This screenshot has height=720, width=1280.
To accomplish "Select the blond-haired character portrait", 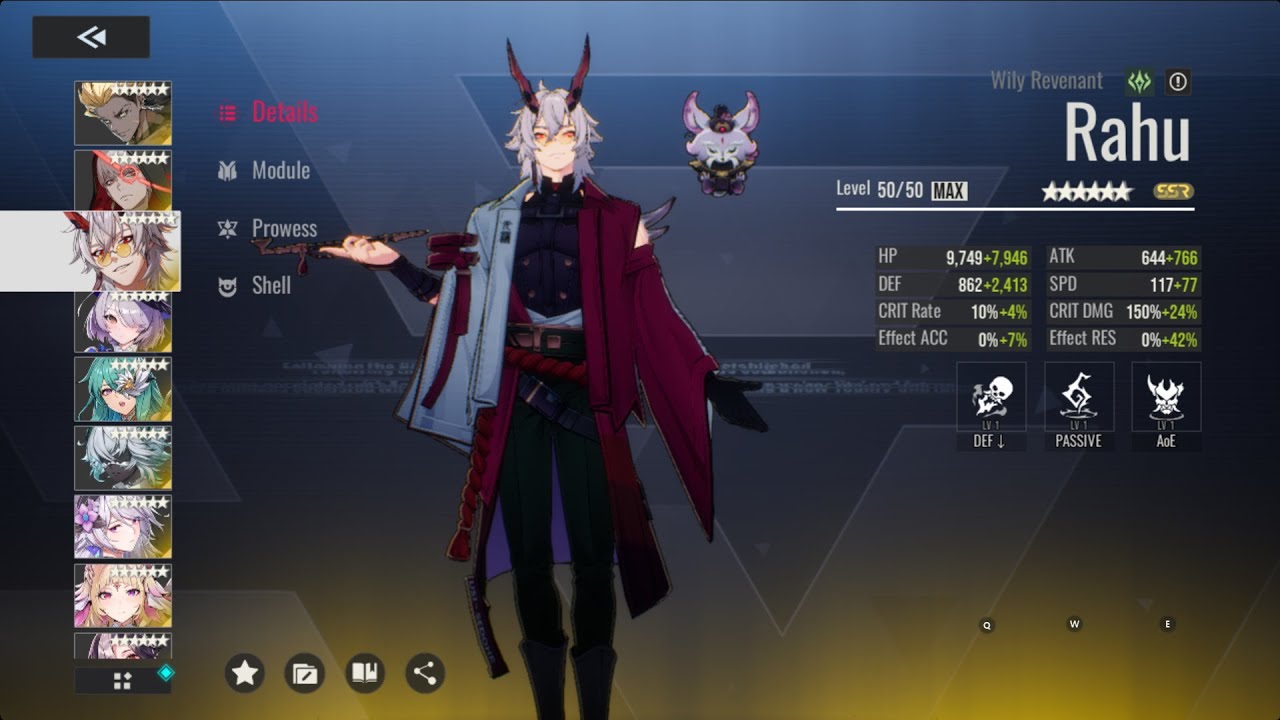I will 123,113.
